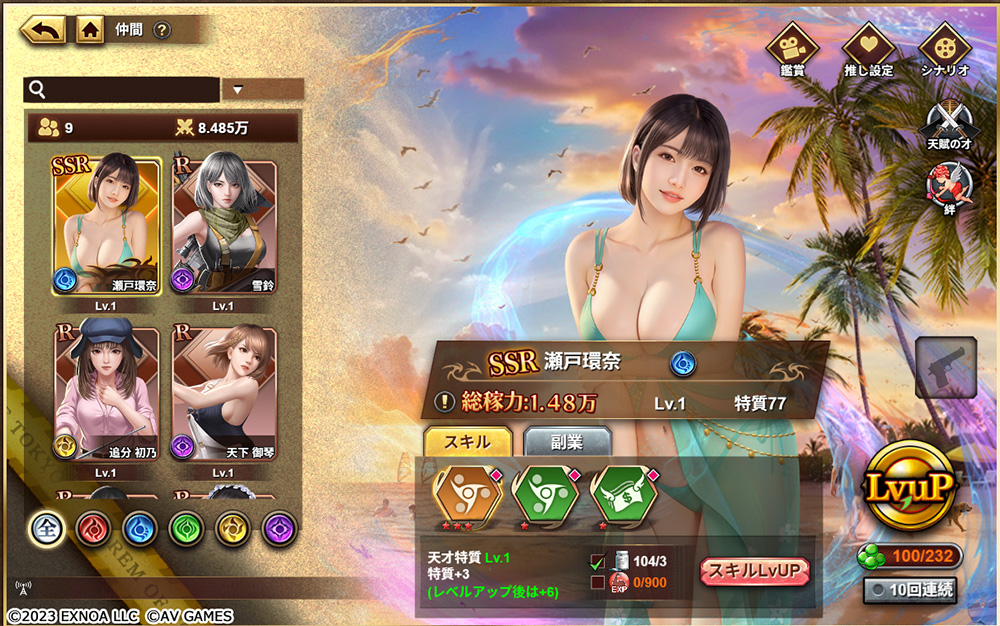
Task: Return to the home screen
Action: tap(89, 30)
